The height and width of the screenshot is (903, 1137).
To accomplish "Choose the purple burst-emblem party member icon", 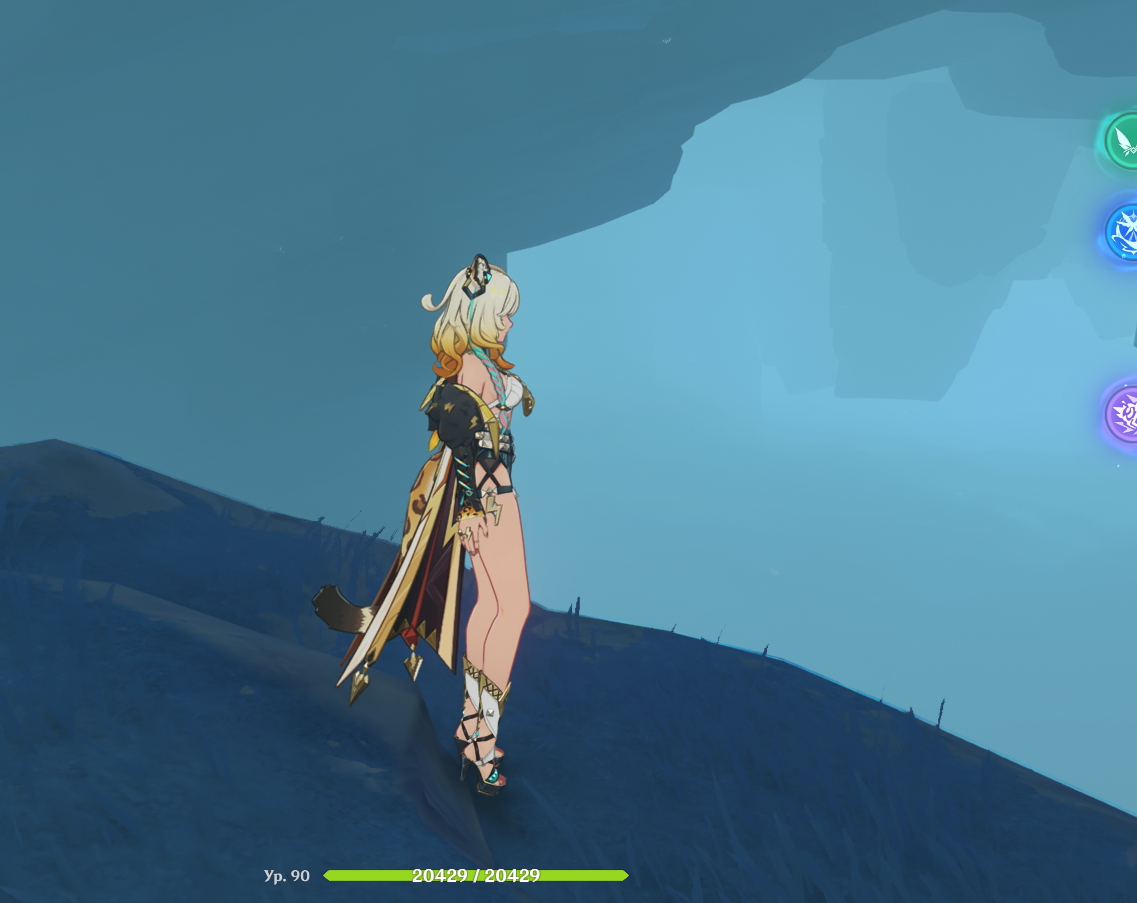I will tap(1124, 412).
